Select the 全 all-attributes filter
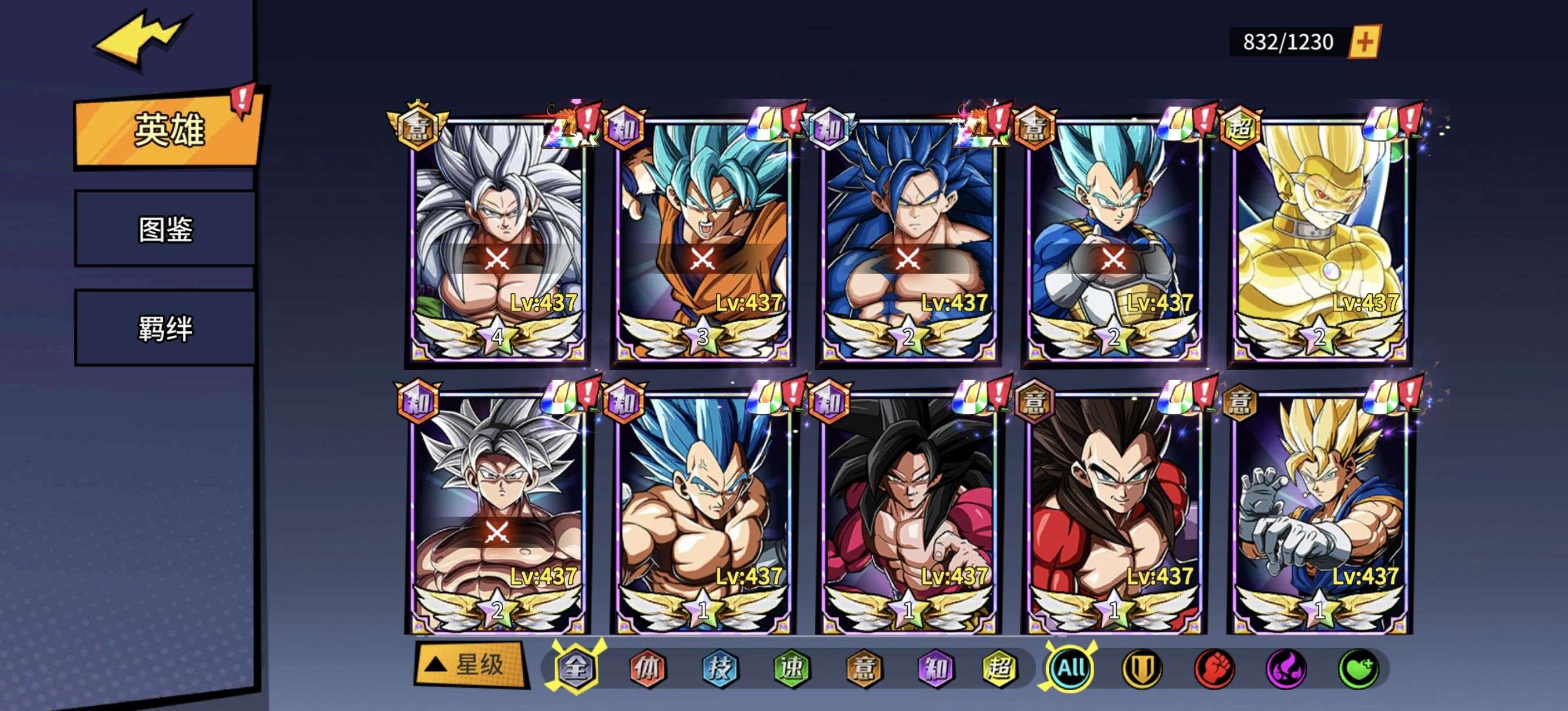This screenshot has width=1568, height=711. click(x=576, y=668)
